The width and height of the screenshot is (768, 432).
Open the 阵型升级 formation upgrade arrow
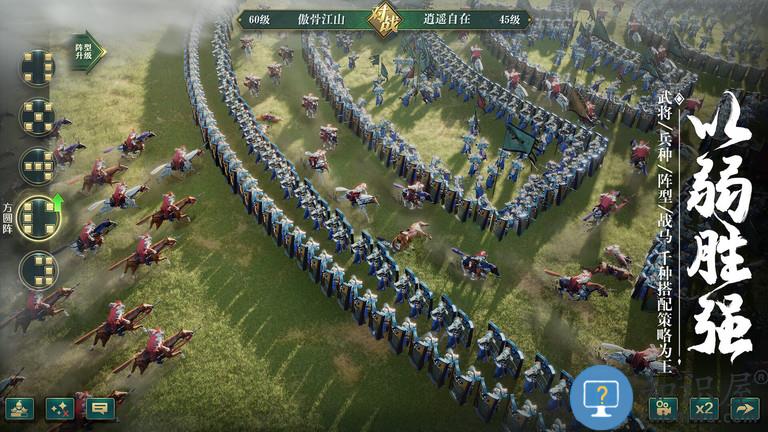(89, 48)
